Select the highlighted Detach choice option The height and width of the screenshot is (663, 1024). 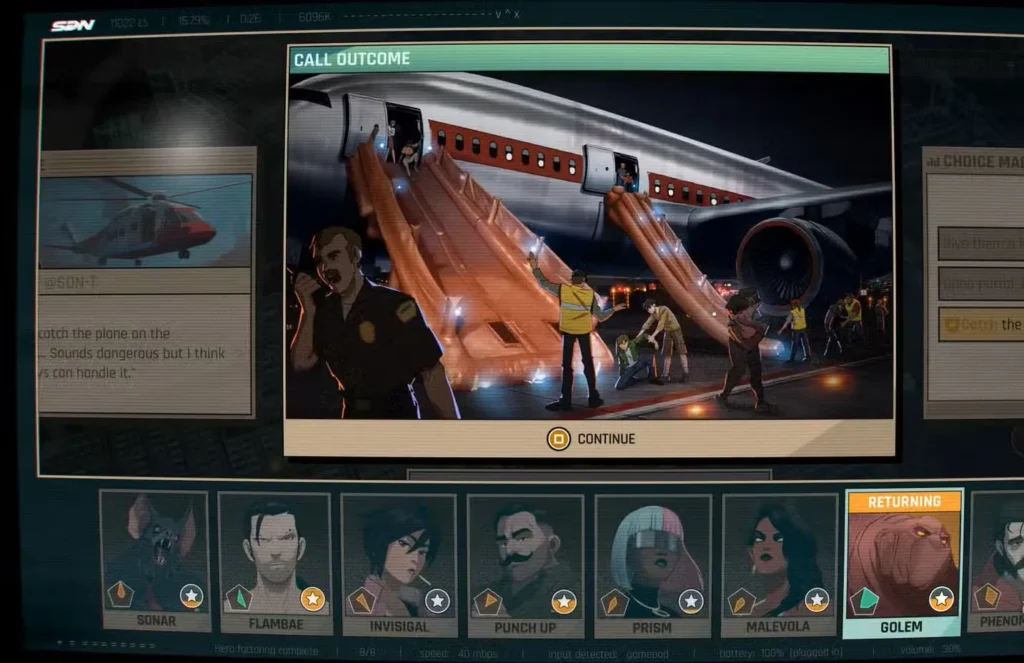981,324
